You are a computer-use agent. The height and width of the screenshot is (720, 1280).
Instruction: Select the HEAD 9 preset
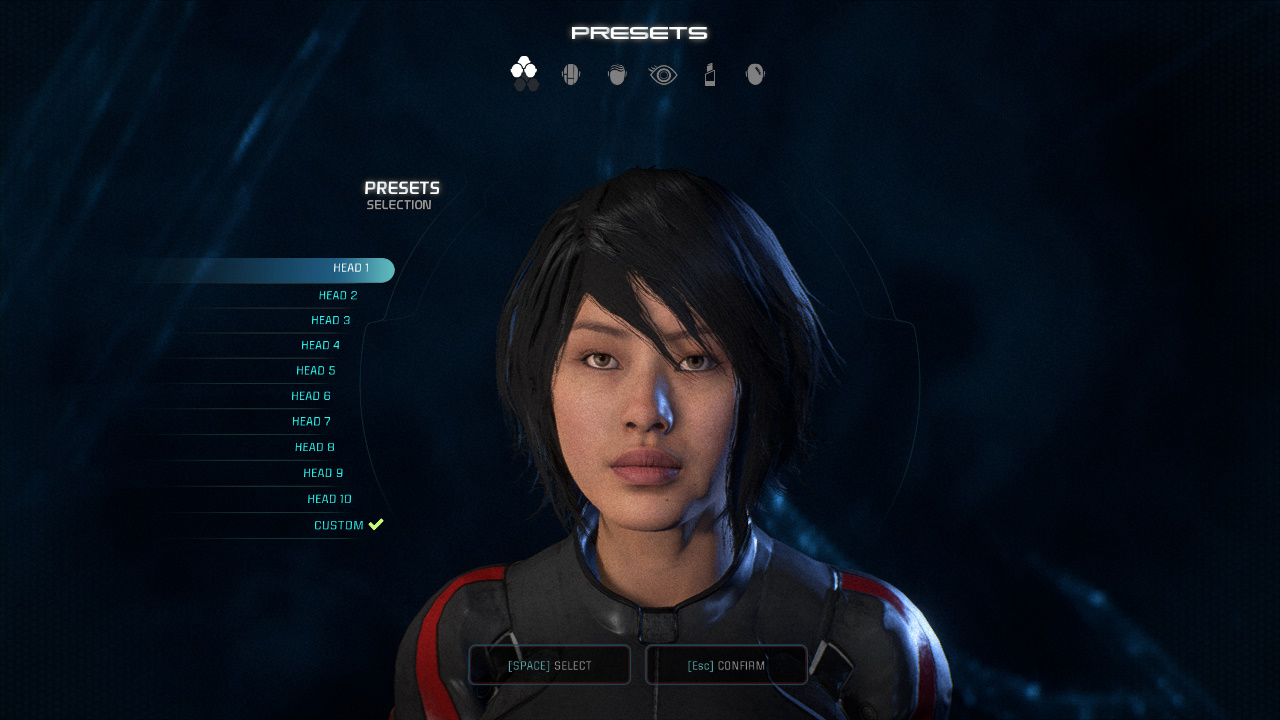(x=322, y=472)
